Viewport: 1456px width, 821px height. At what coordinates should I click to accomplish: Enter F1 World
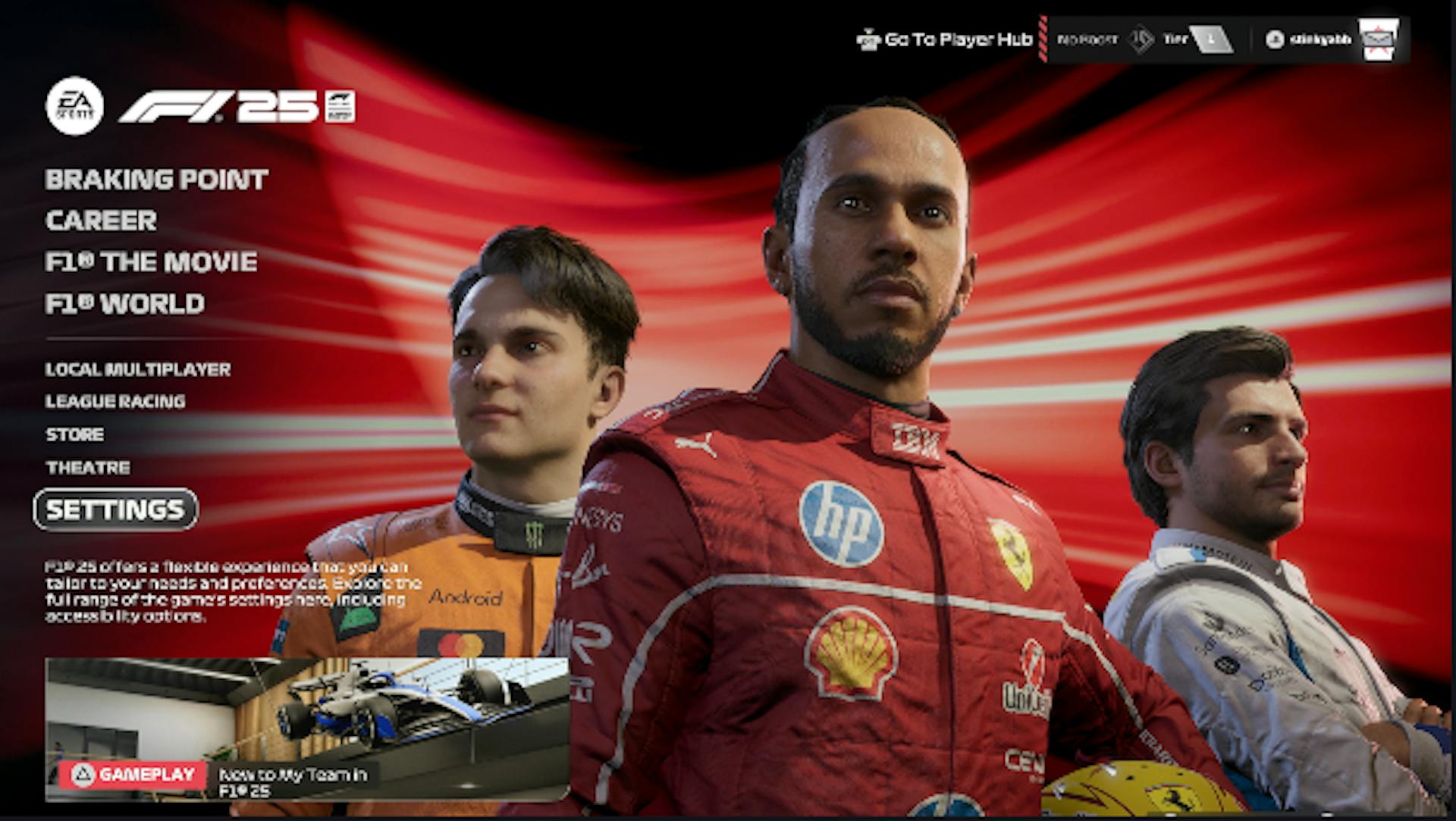(124, 304)
